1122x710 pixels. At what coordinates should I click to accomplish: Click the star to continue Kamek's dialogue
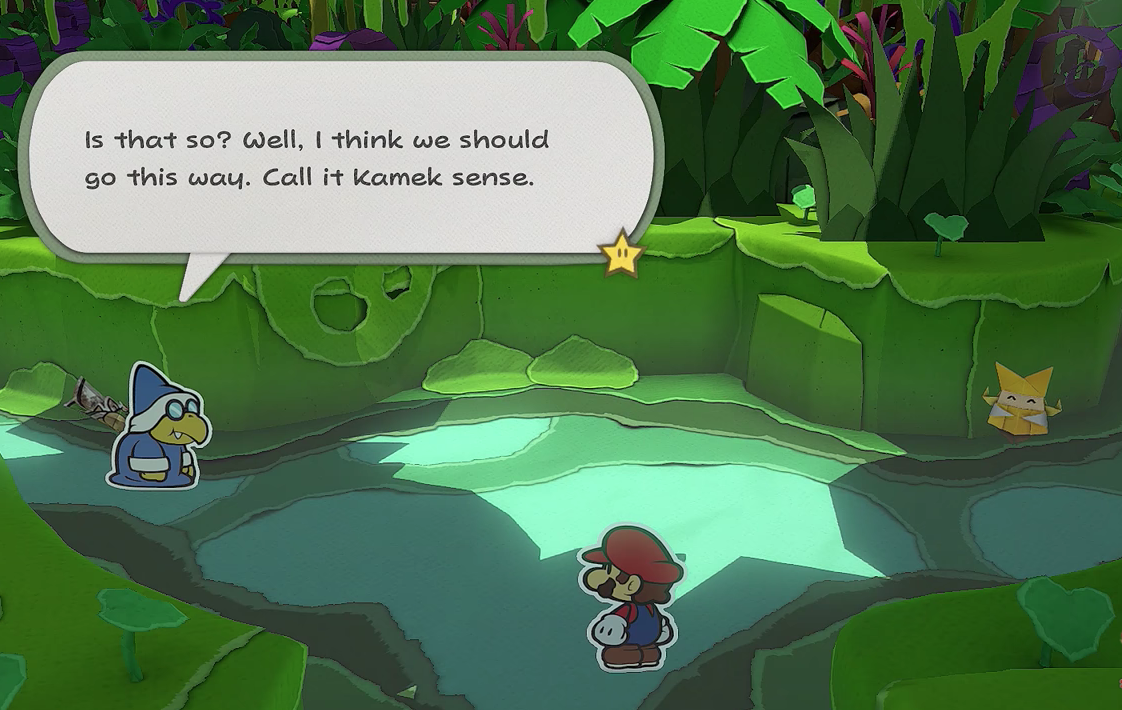point(620,255)
